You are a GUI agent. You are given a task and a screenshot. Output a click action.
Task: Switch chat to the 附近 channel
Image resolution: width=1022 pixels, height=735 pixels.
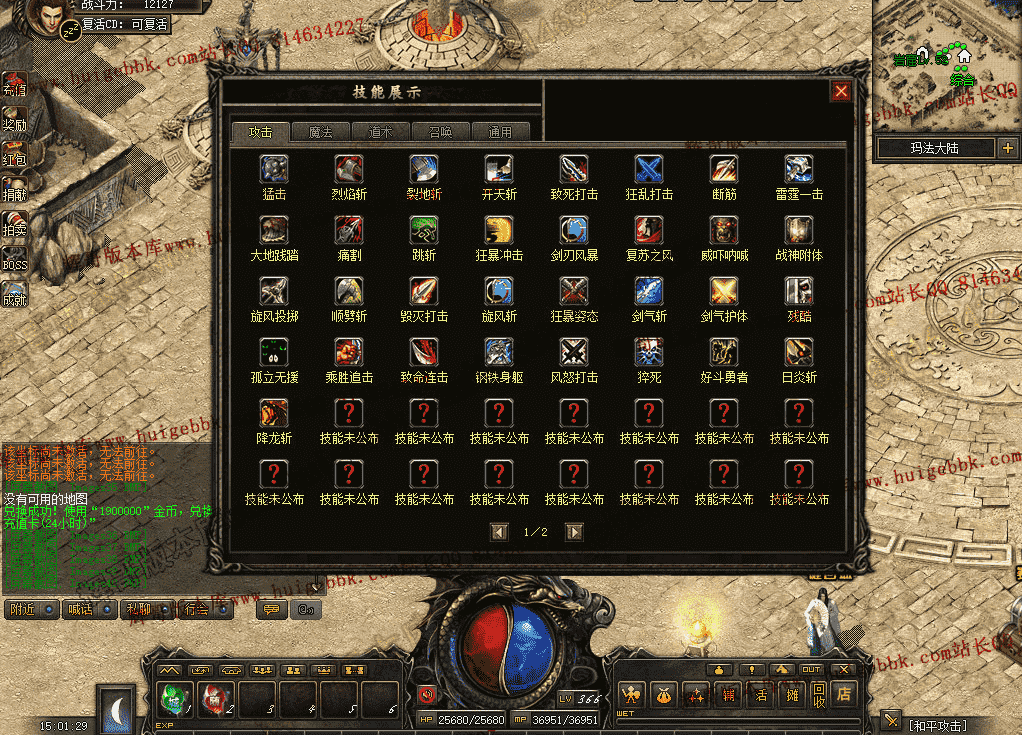(30, 609)
